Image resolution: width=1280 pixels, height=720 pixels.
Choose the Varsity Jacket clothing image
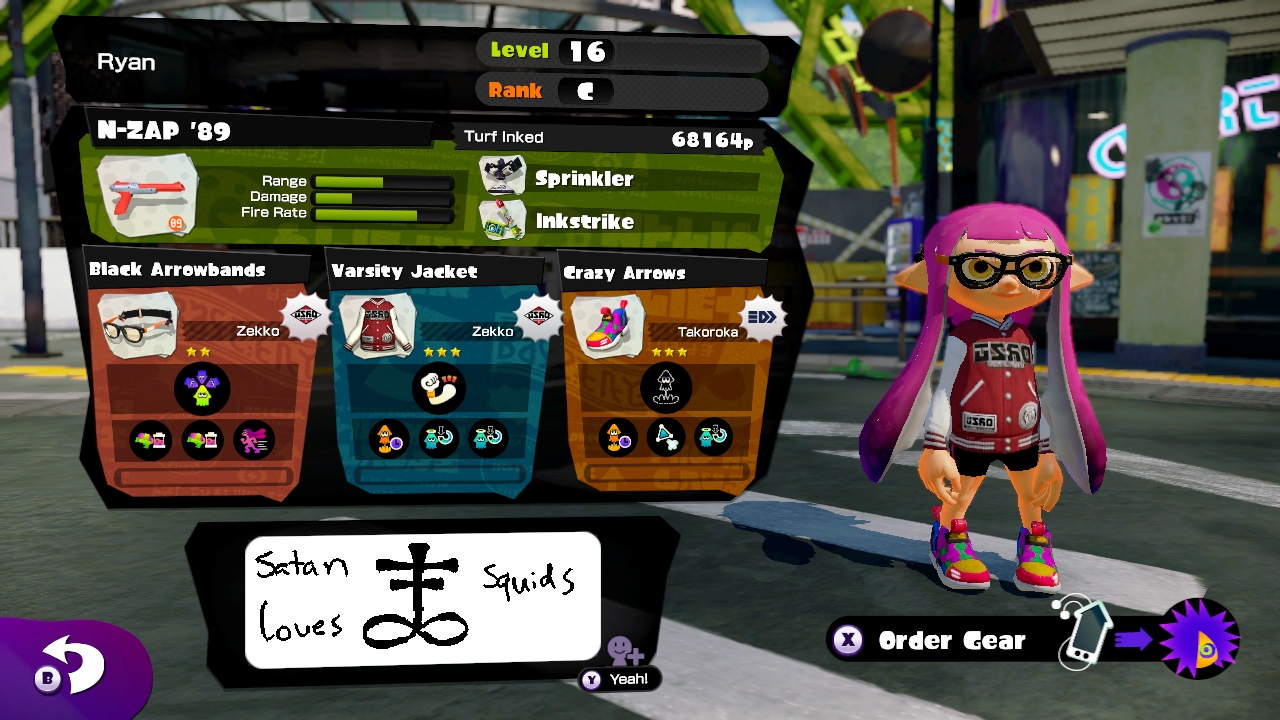(378, 325)
